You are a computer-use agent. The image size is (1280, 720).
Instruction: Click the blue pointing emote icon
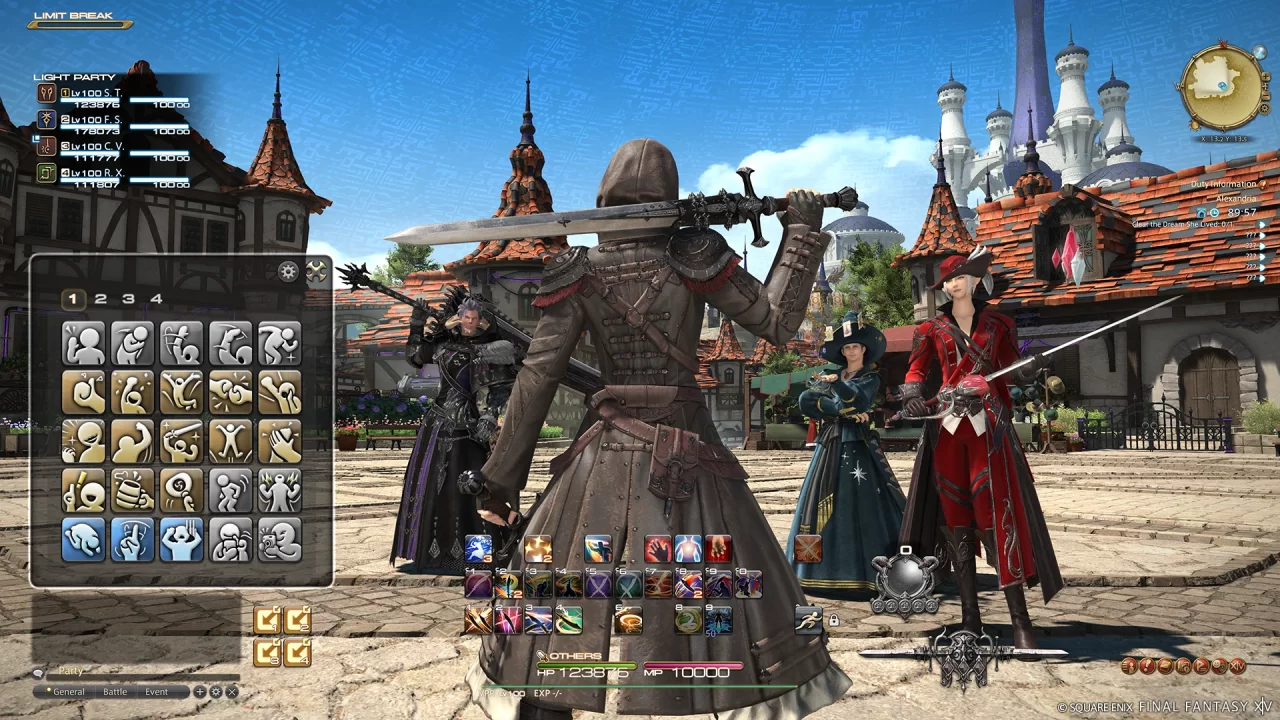pyautogui.click(x=132, y=541)
